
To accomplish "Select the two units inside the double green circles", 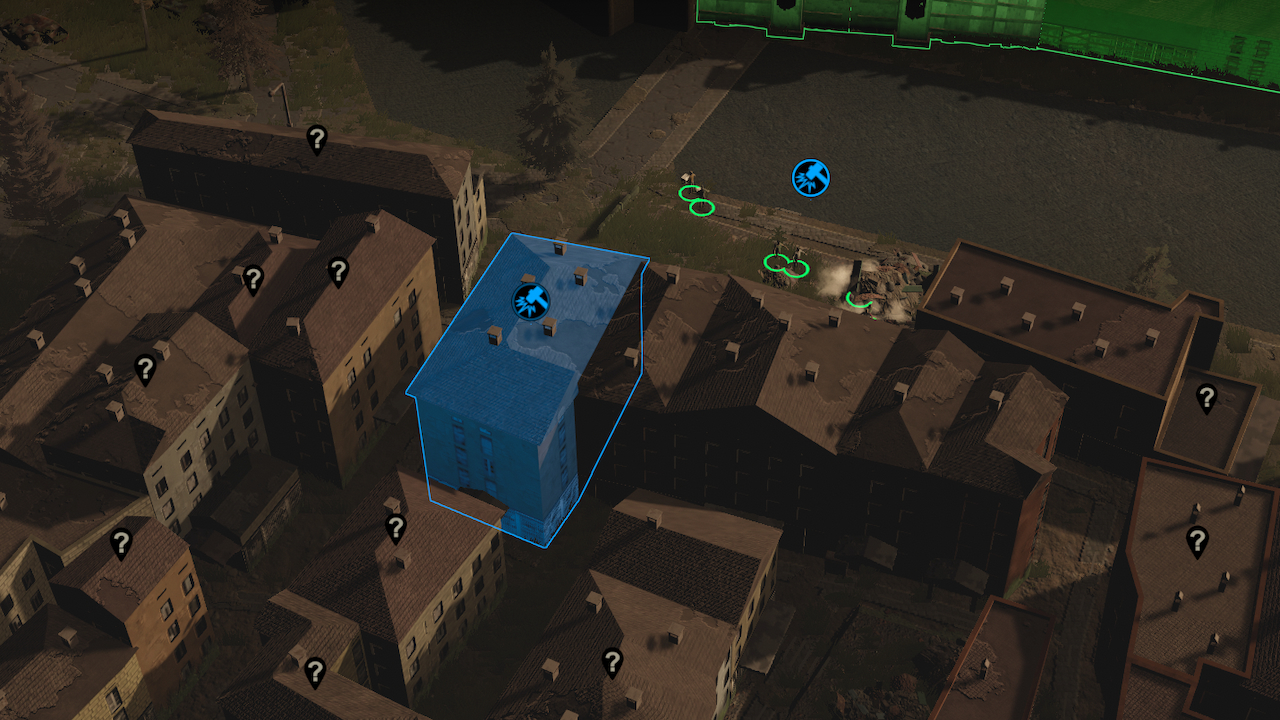I will 786,263.
